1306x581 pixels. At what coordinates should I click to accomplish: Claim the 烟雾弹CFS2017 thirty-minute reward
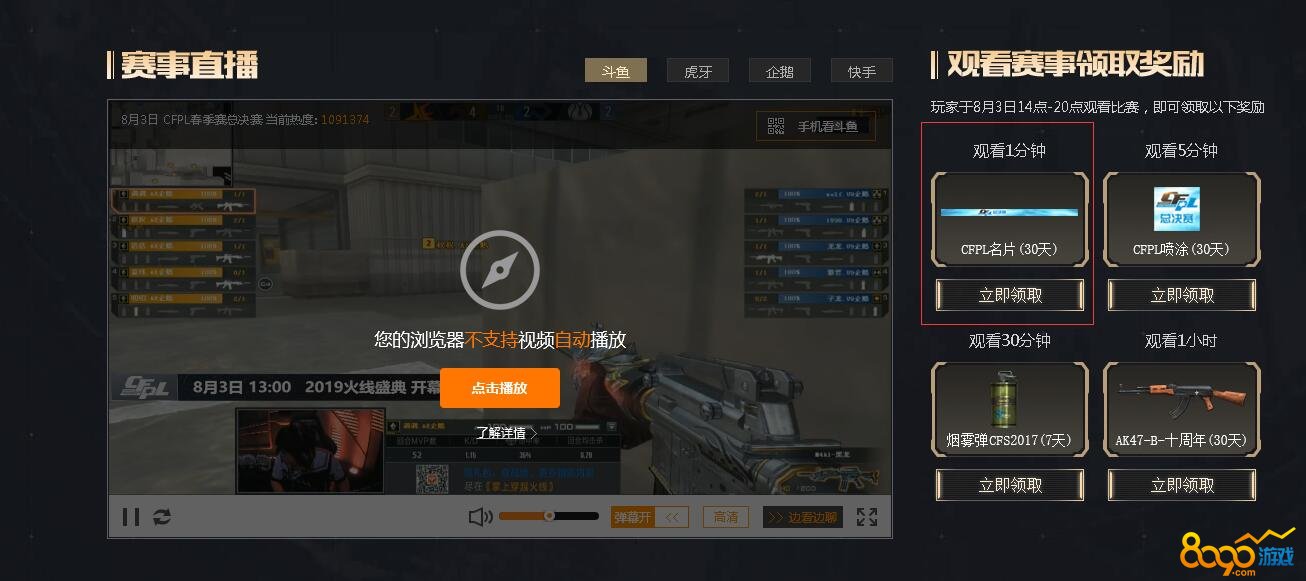tap(1010, 485)
